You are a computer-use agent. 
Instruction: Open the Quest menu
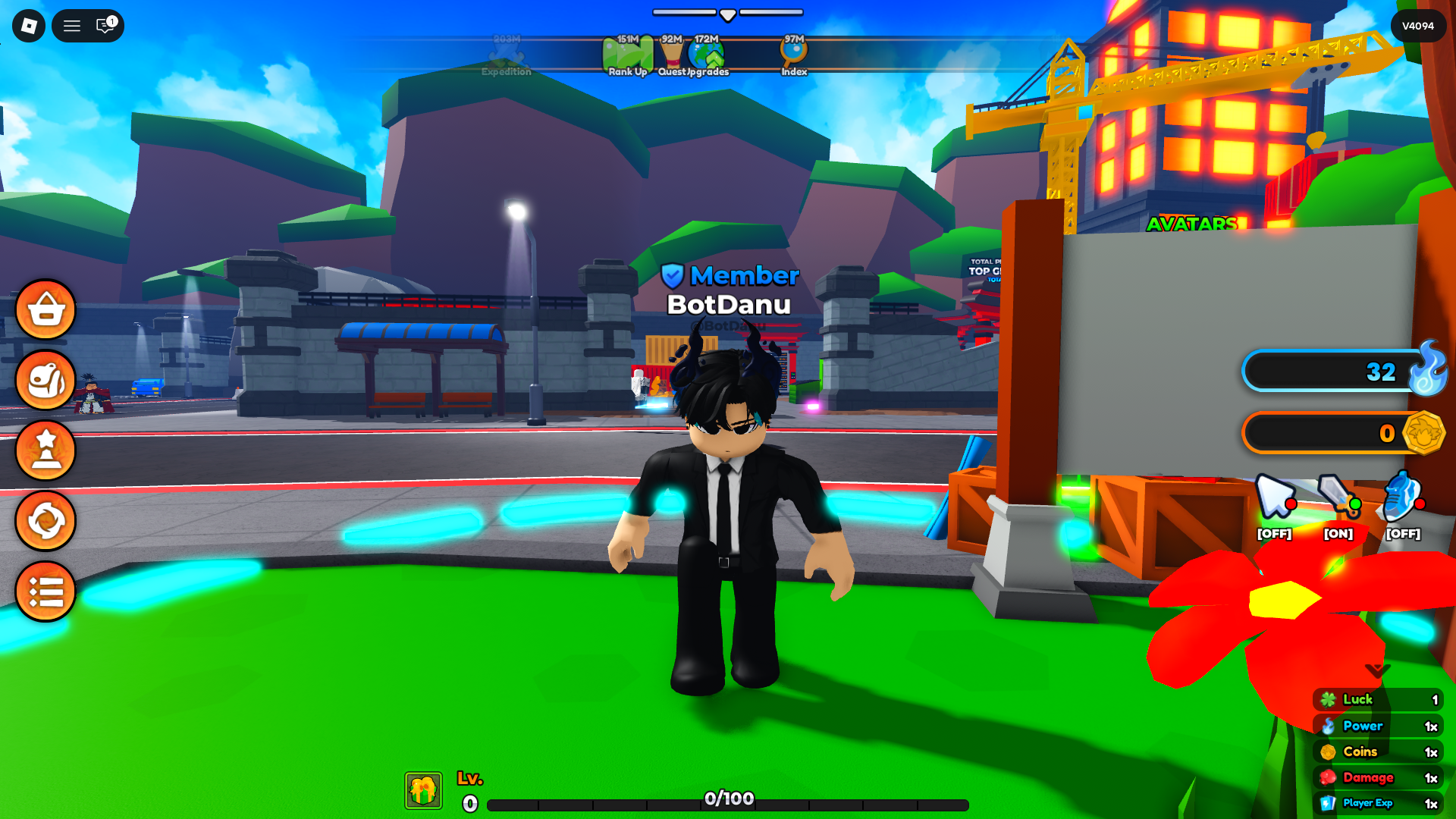670,53
